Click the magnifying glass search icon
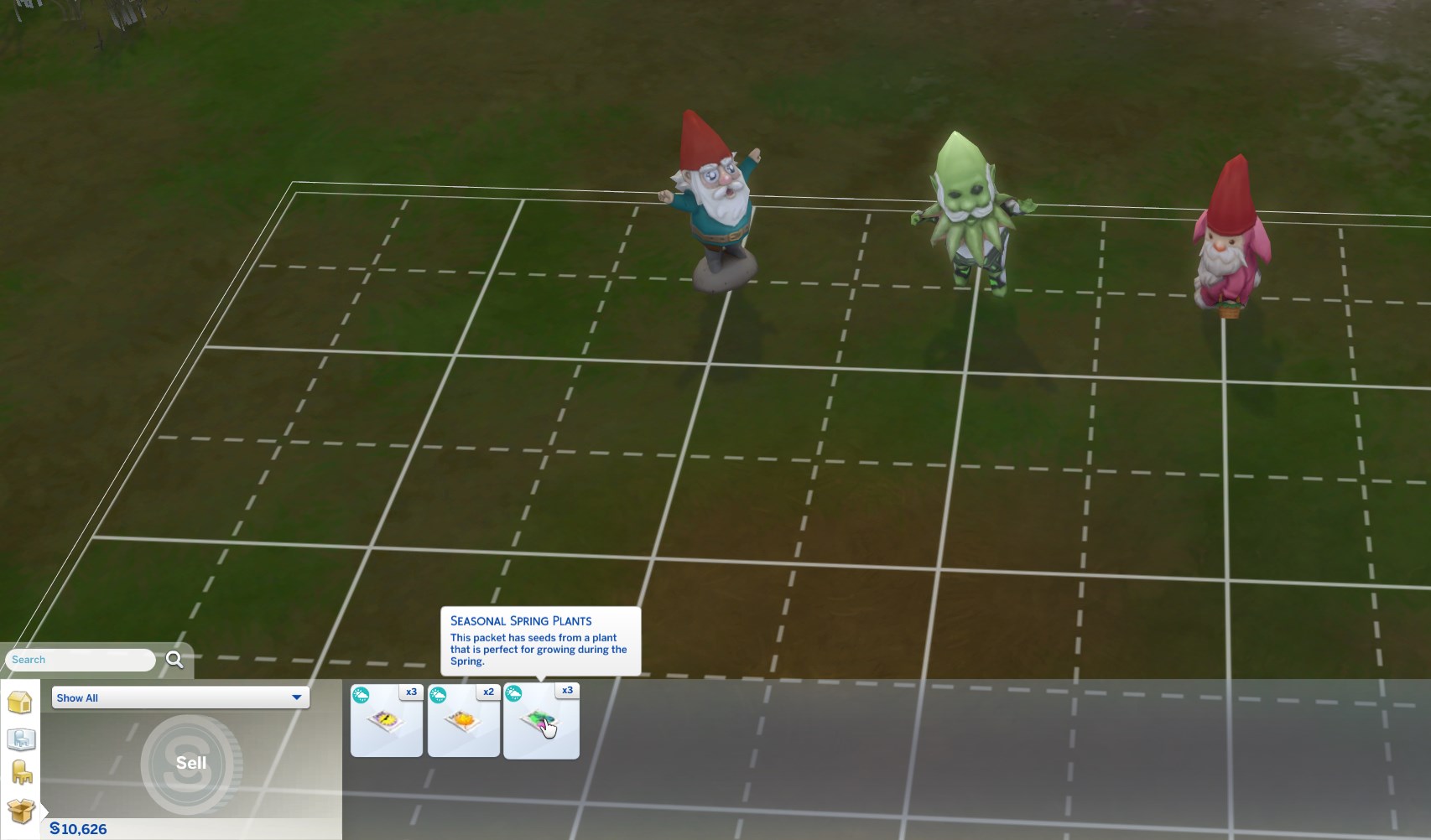1431x840 pixels. click(174, 660)
